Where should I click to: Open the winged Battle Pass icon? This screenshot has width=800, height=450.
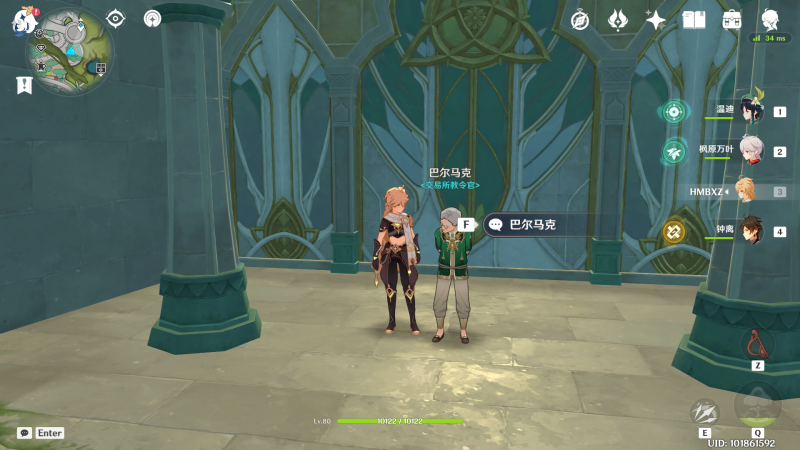click(618, 20)
